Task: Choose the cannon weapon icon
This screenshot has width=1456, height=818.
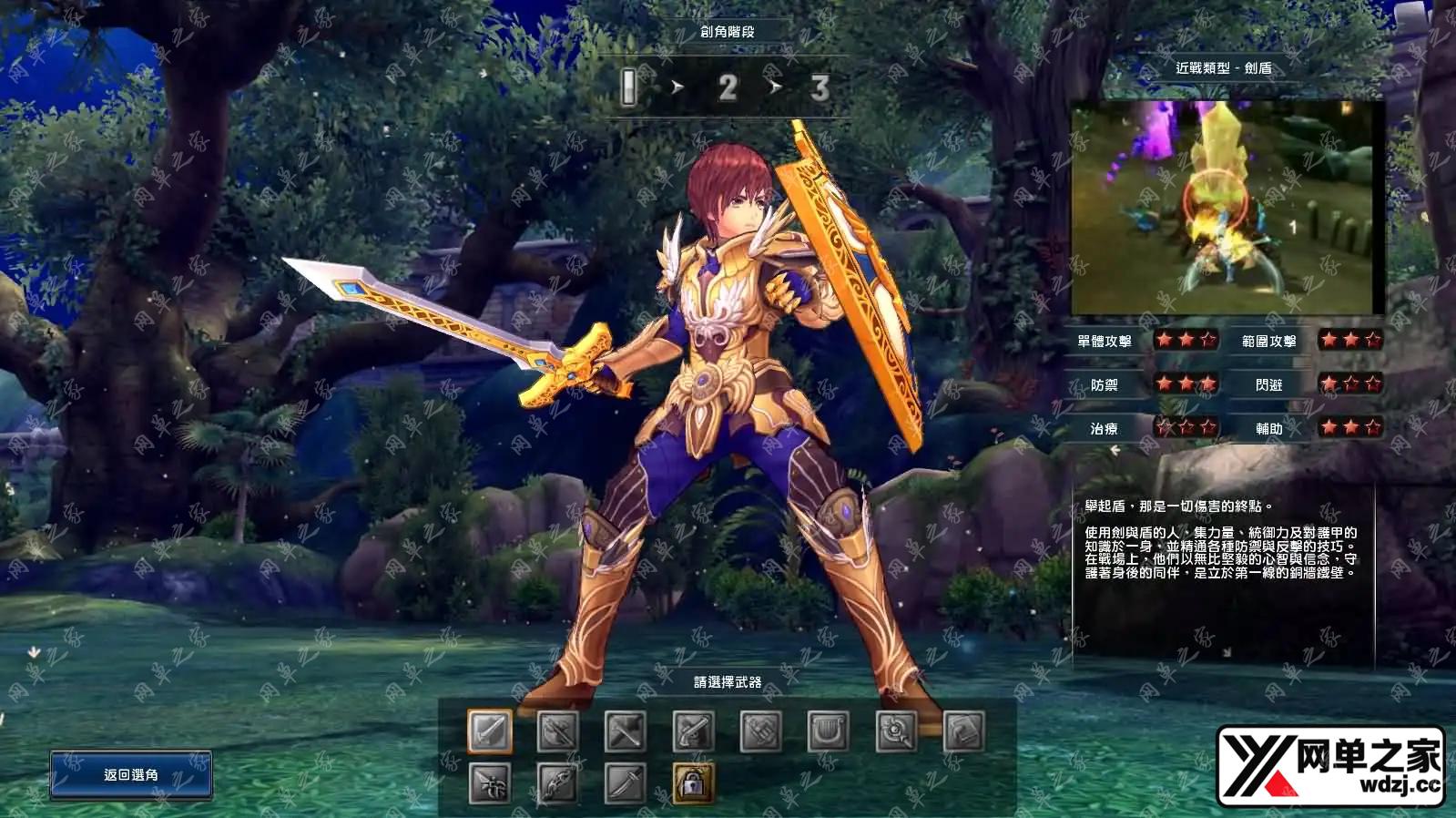Action: 760,731
